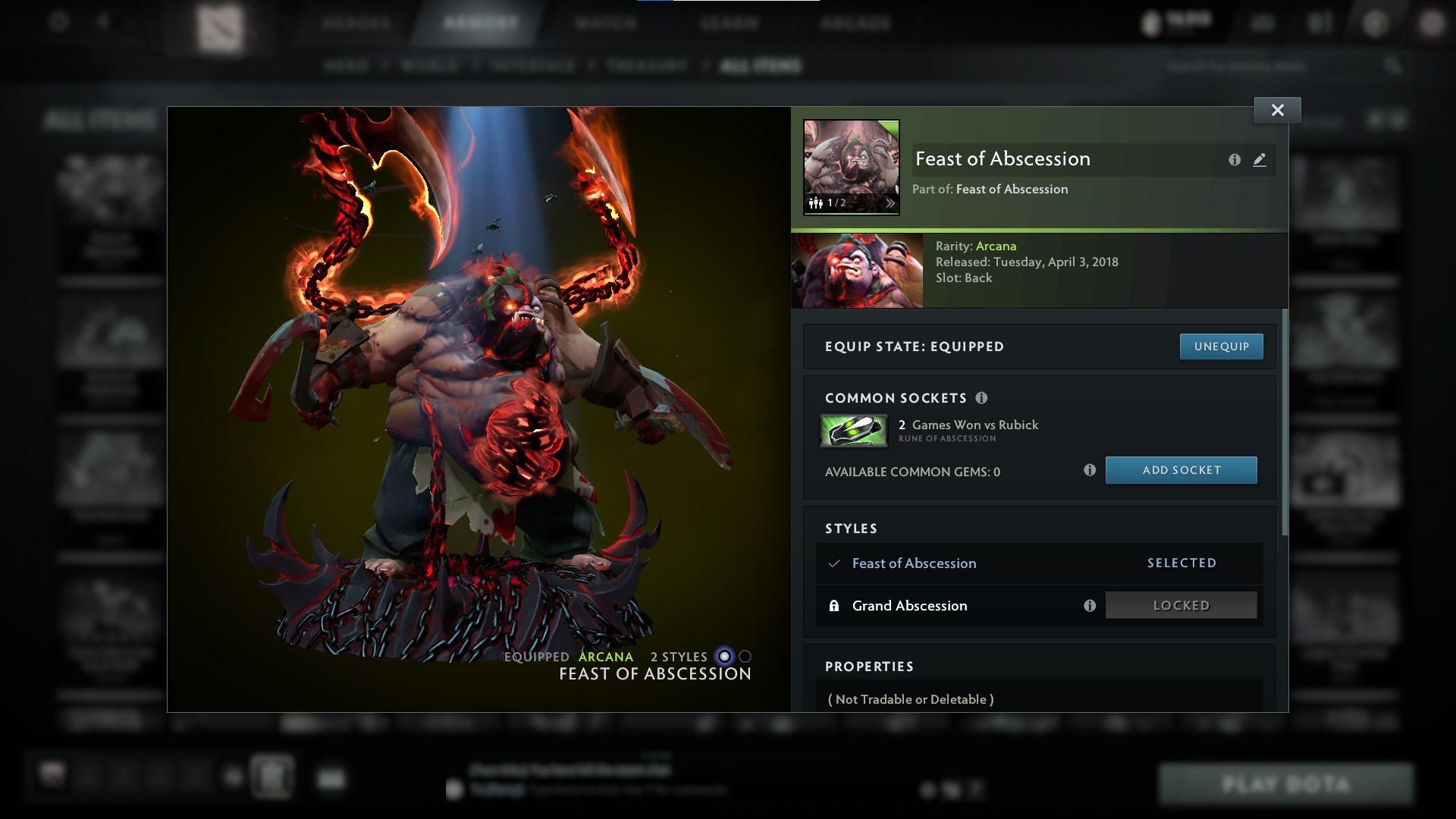The width and height of the screenshot is (1456, 819).
Task: Expand the item card via the double-chevron
Action: pyautogui.click(x=891, y=203)
